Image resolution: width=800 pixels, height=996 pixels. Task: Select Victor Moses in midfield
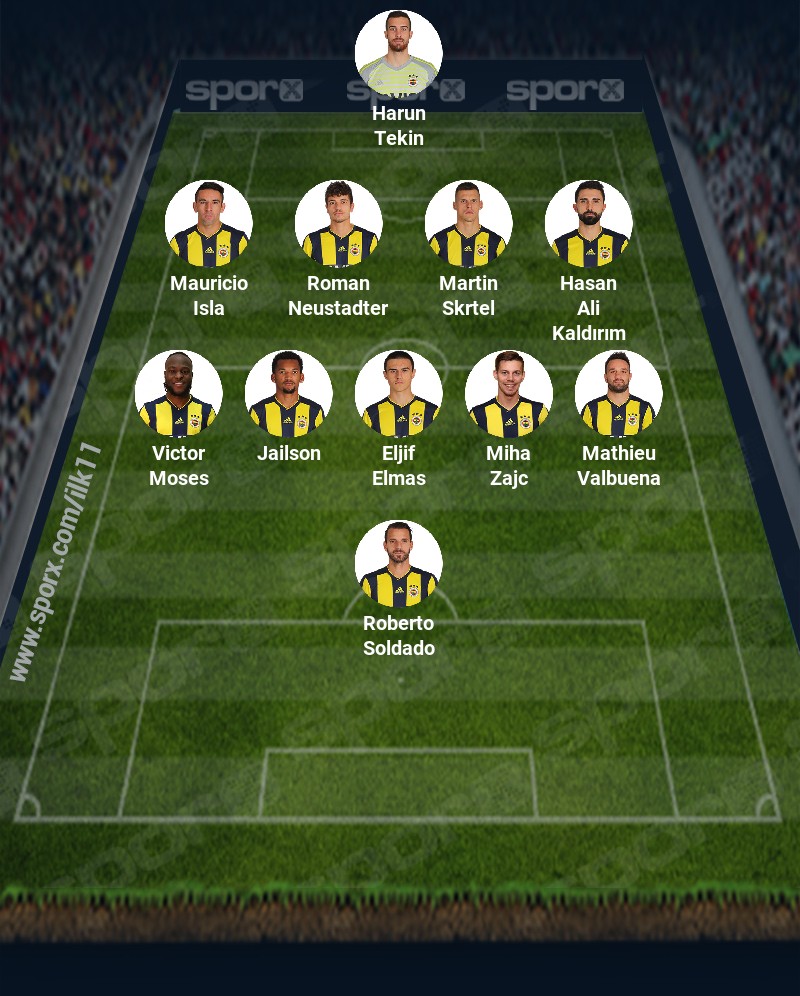pyautogui.click(x=178, y=394)
